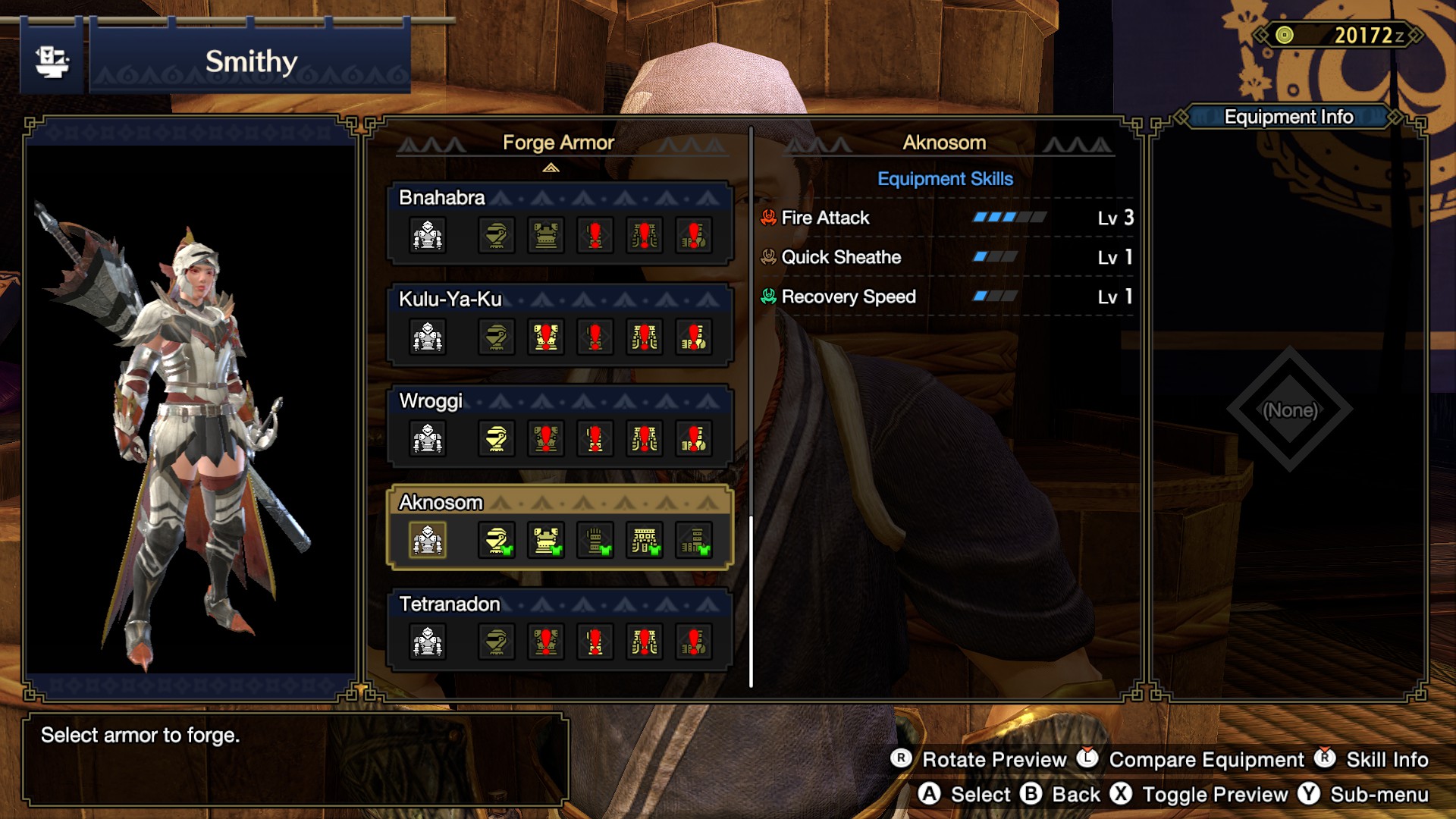Select the Quick Sheathe skill row
Viewport: 1456px width, 819px height.
coord(946,257)
